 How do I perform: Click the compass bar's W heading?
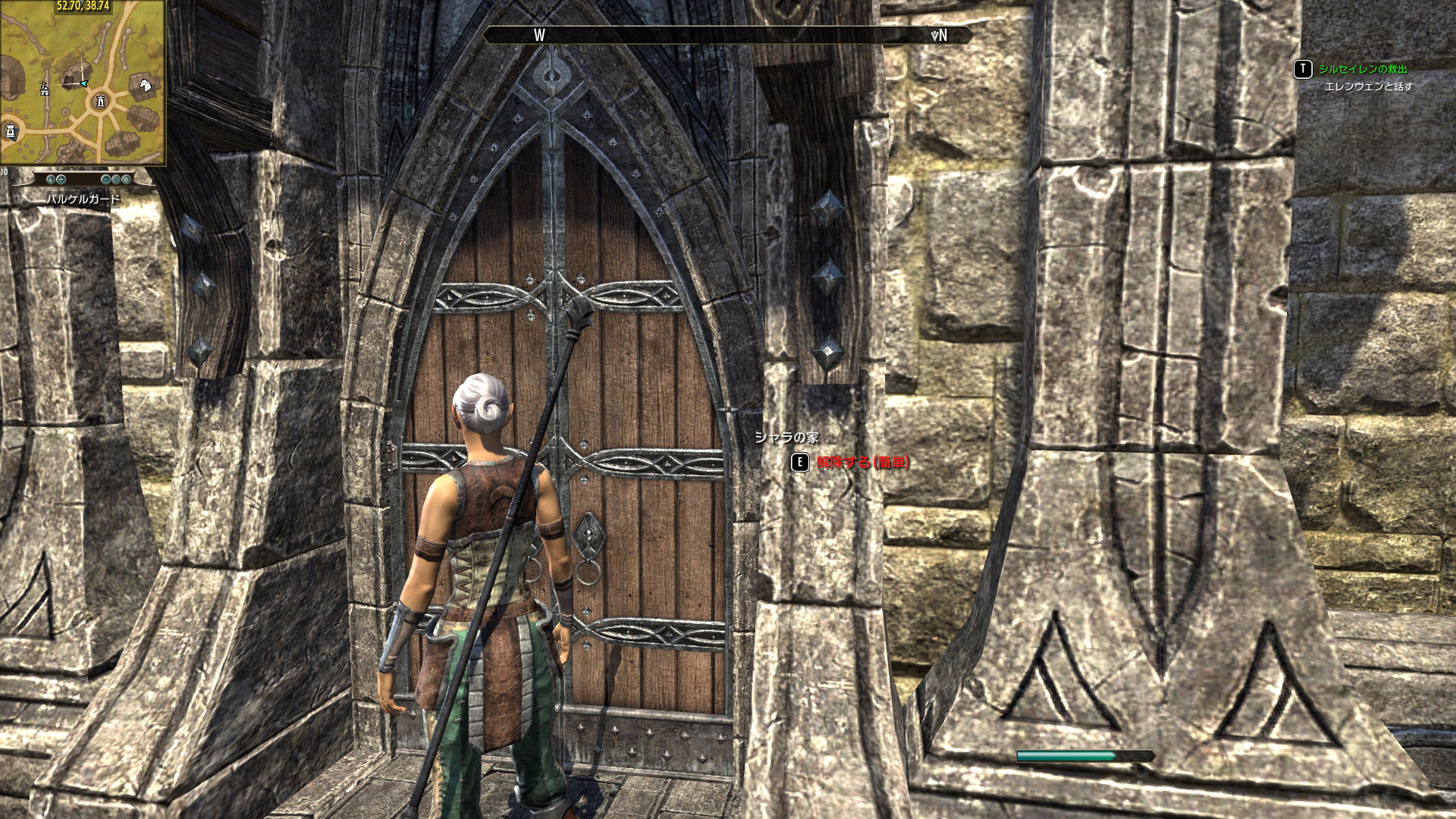point(539,36)
